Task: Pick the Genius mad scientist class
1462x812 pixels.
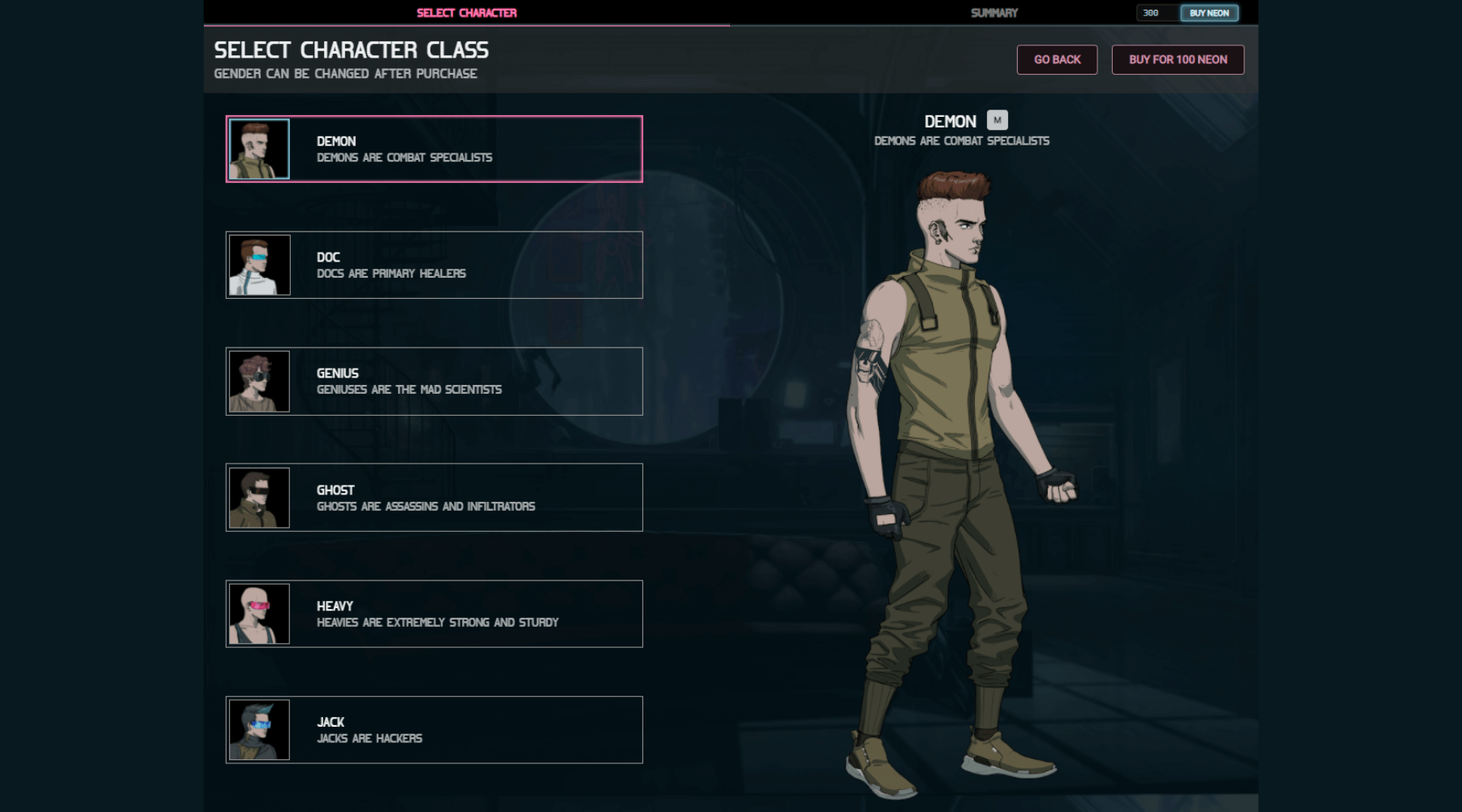Action: coord(434,382)
